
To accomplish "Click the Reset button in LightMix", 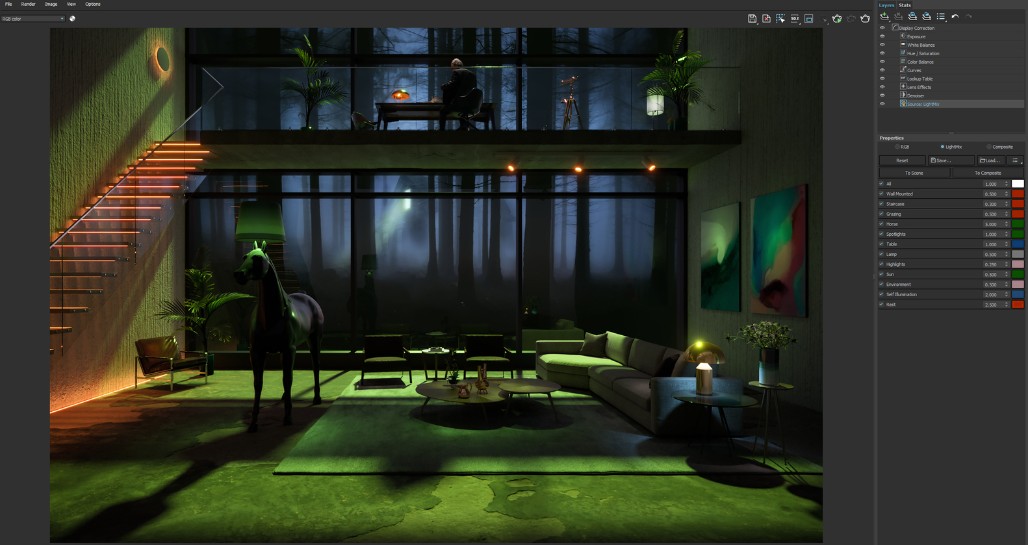I will point(902,160).
